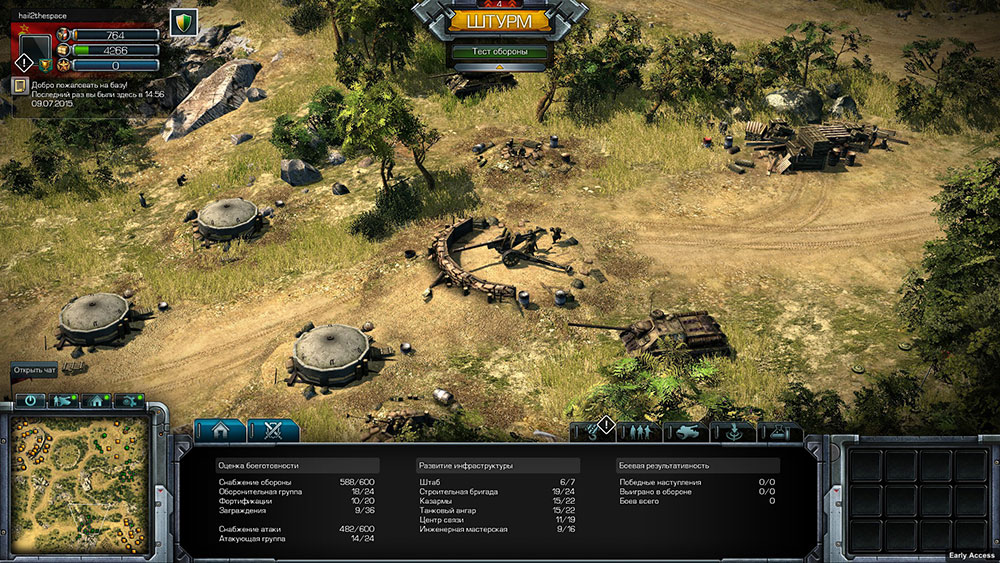Launch the ШТУРМ assault
1000x563 pixels.
(x=499, y=21)
